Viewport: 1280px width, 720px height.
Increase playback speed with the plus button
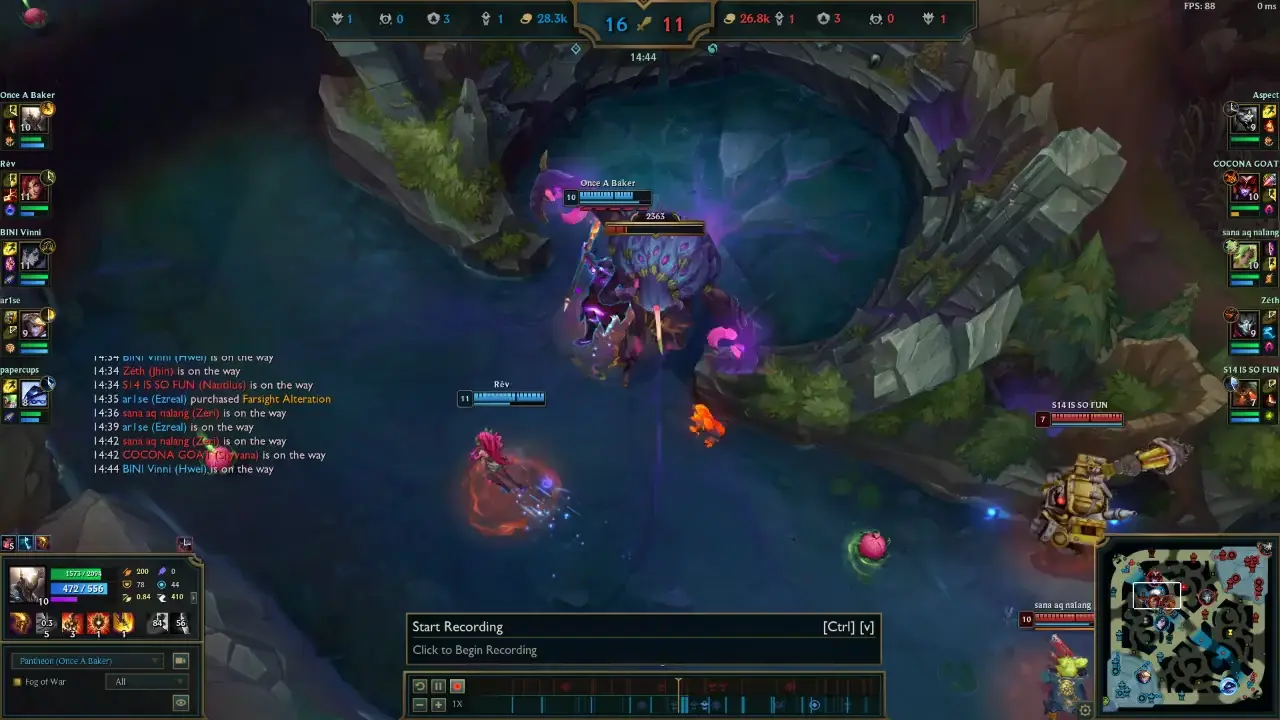coord(437,704)
